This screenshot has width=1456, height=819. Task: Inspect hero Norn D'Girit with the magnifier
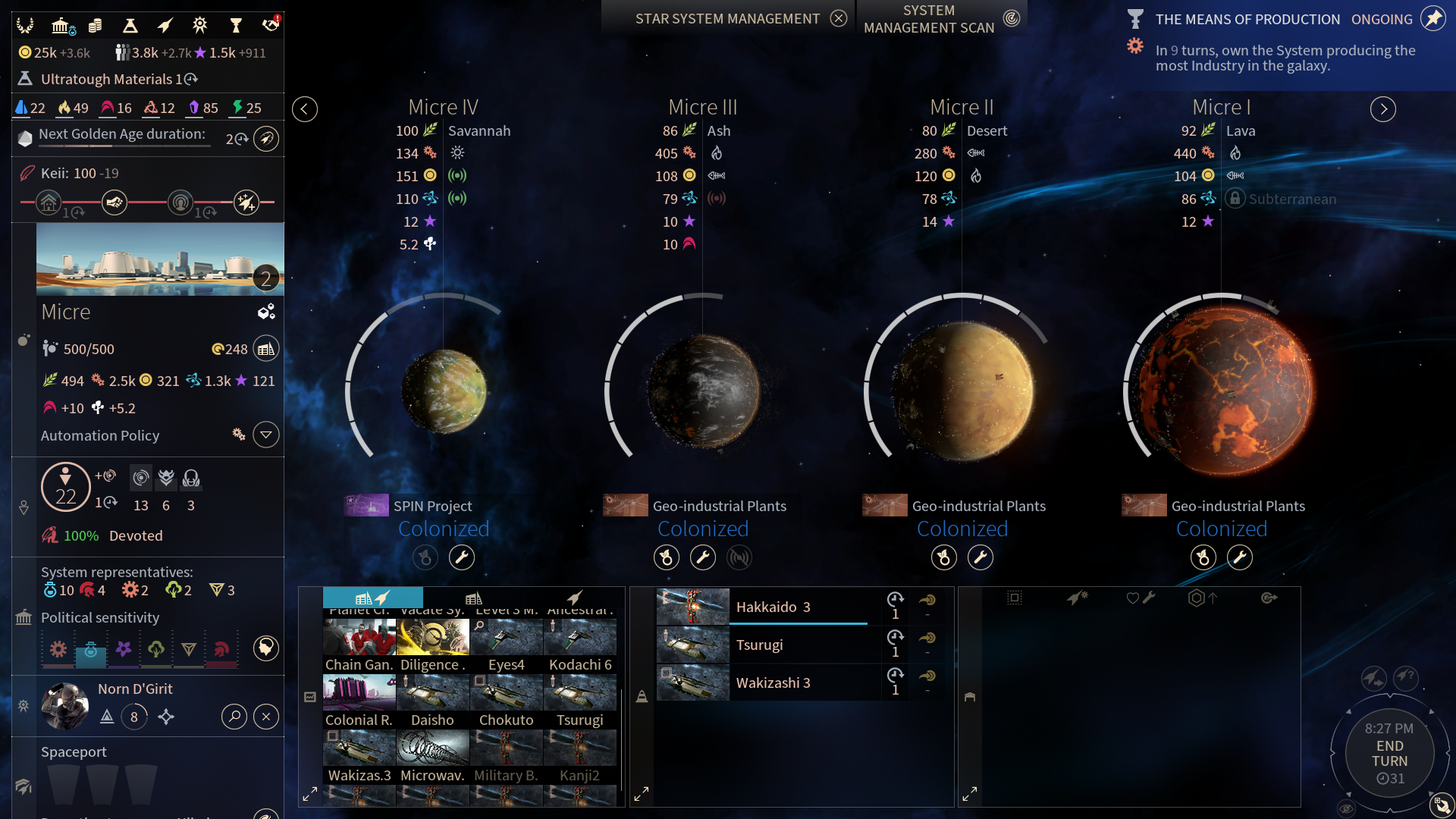[x=234, y=717]
